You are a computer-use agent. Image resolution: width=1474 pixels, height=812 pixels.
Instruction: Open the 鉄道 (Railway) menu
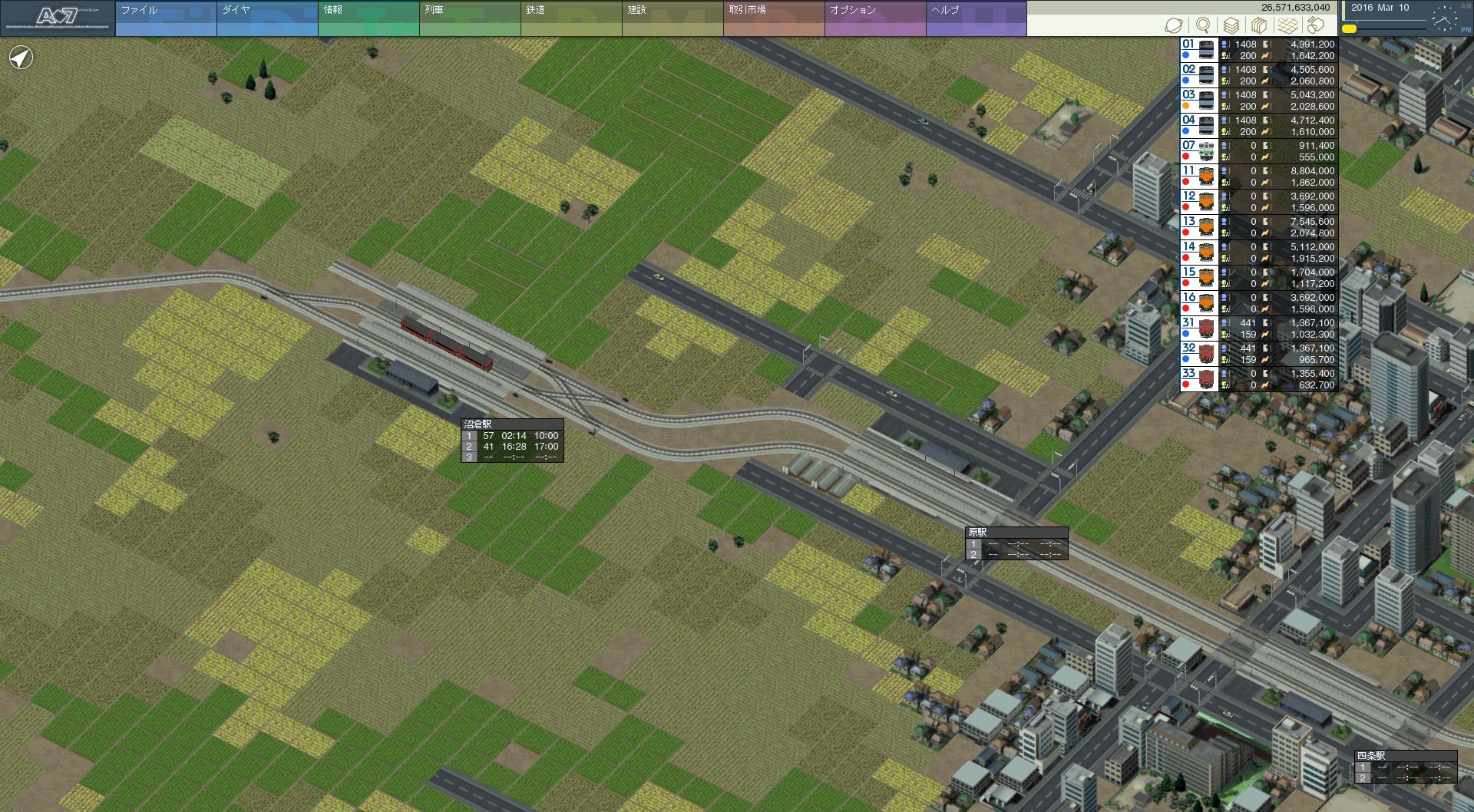[570, 18]
